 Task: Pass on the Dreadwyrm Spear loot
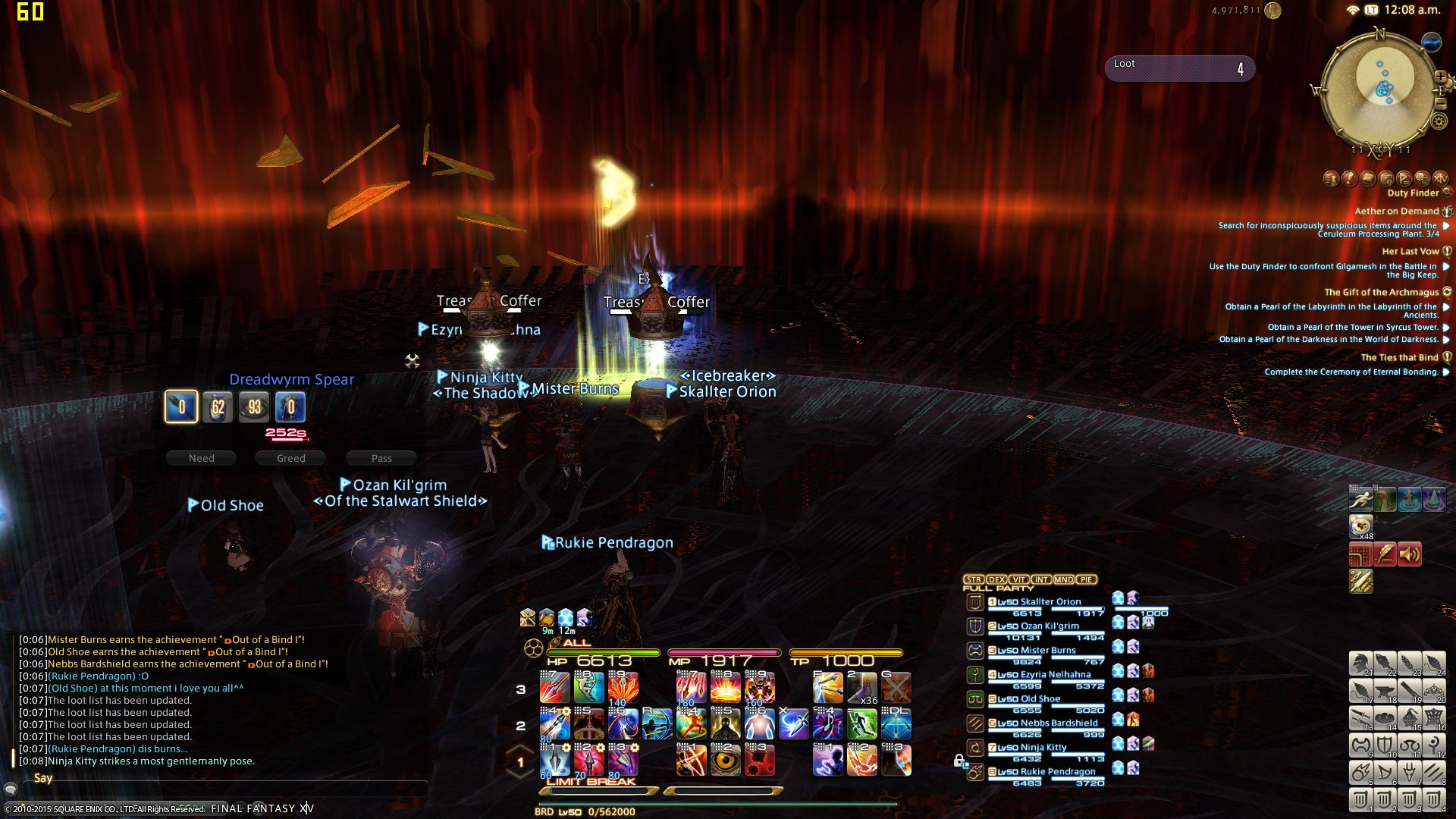[381, 458]
